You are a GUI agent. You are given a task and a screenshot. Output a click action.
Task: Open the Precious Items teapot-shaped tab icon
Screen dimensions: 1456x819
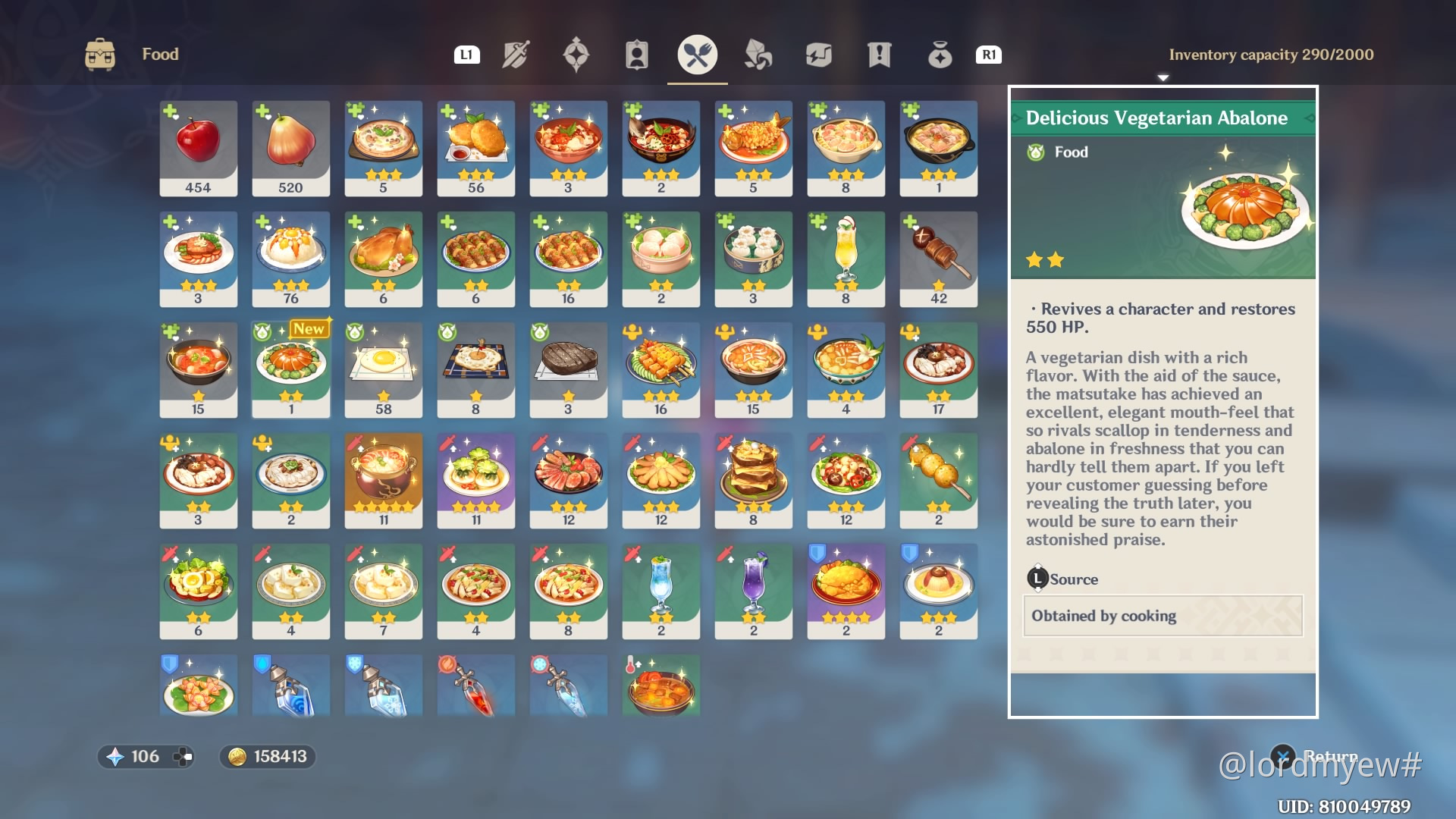pyautogui.click(x=939, y=54)
